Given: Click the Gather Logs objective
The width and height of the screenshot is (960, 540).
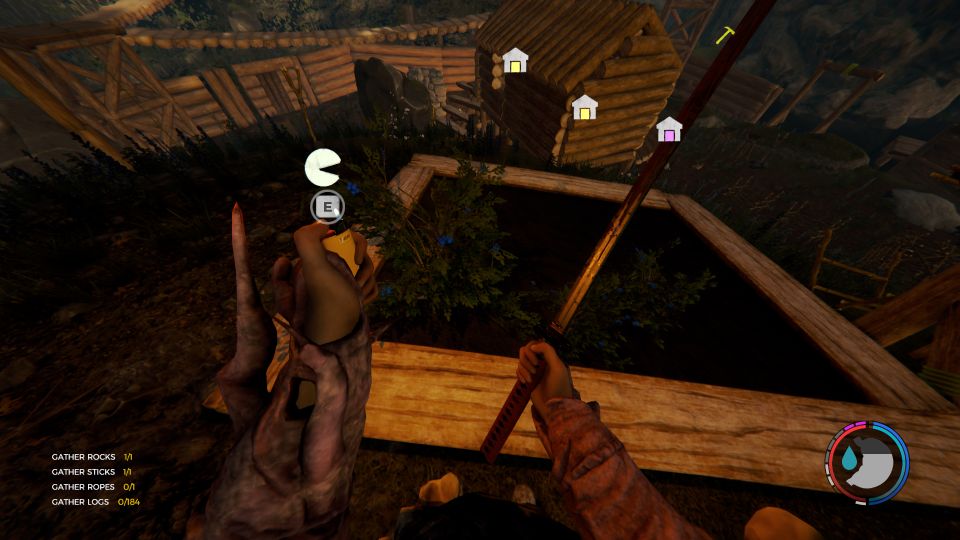Looking at the screenshot, I should click(x=95, y=502).
